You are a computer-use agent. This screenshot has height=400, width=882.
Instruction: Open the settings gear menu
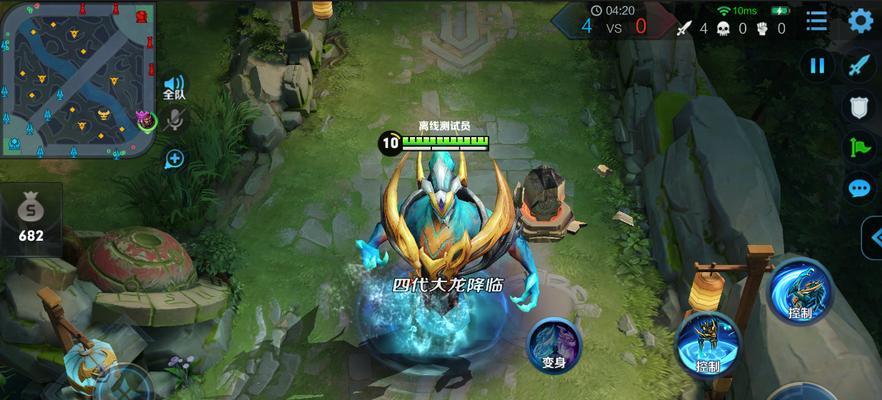pyautogui.click(x=860, y=20)
